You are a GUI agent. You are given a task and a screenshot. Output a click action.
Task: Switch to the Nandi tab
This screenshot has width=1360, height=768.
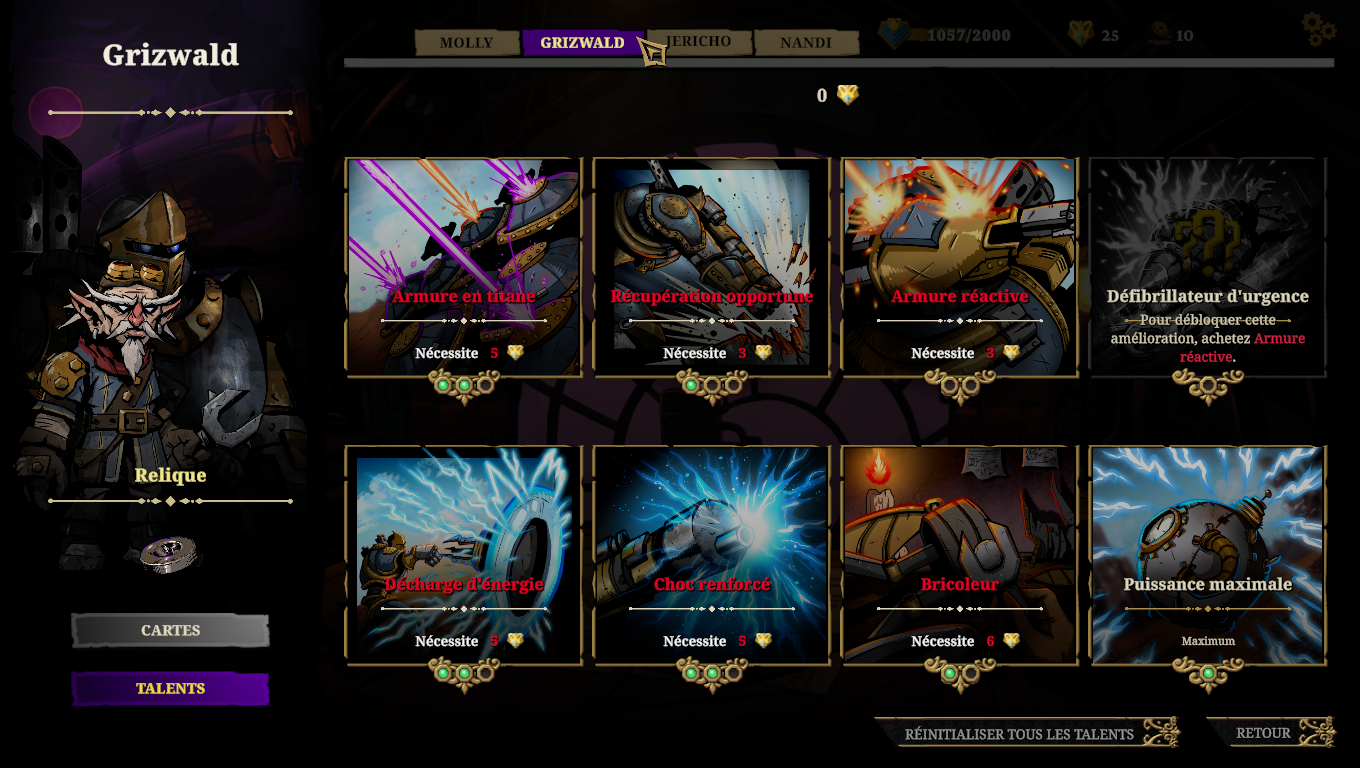click(806, 43)
